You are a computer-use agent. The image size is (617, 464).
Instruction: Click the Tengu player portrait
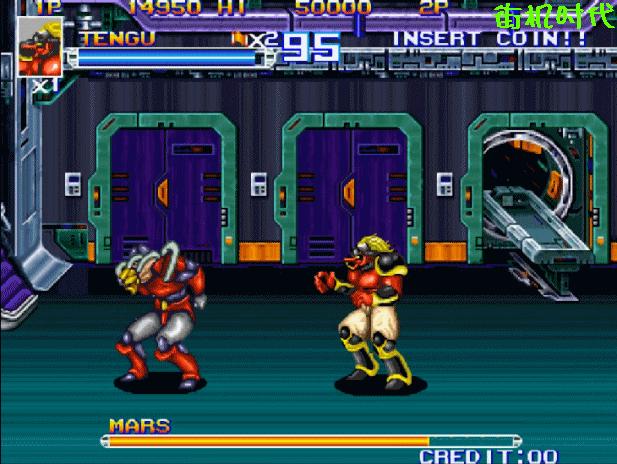pyautogui.click(x=41, y=47)
